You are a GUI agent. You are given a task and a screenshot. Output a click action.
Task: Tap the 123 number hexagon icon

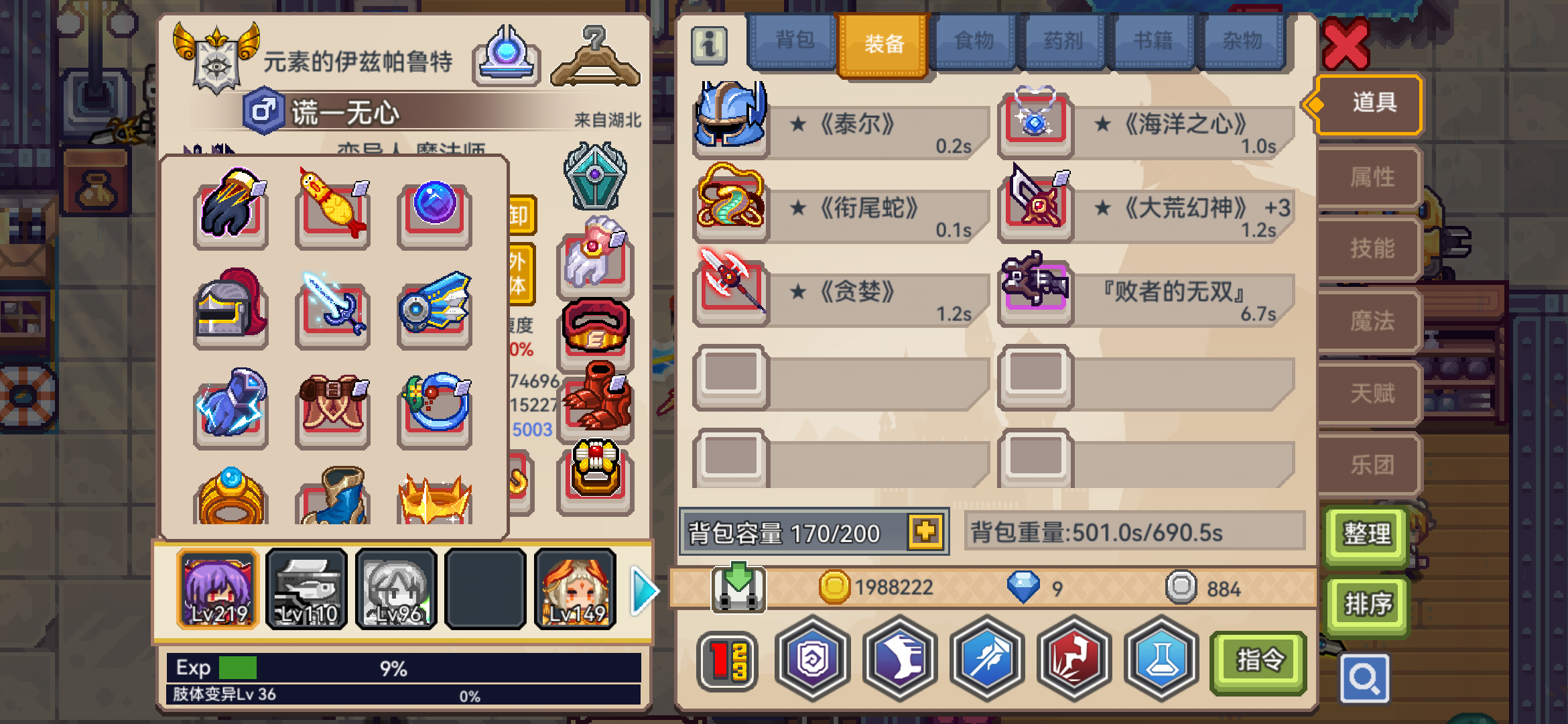pyautogui.click(x=726, y=660)
